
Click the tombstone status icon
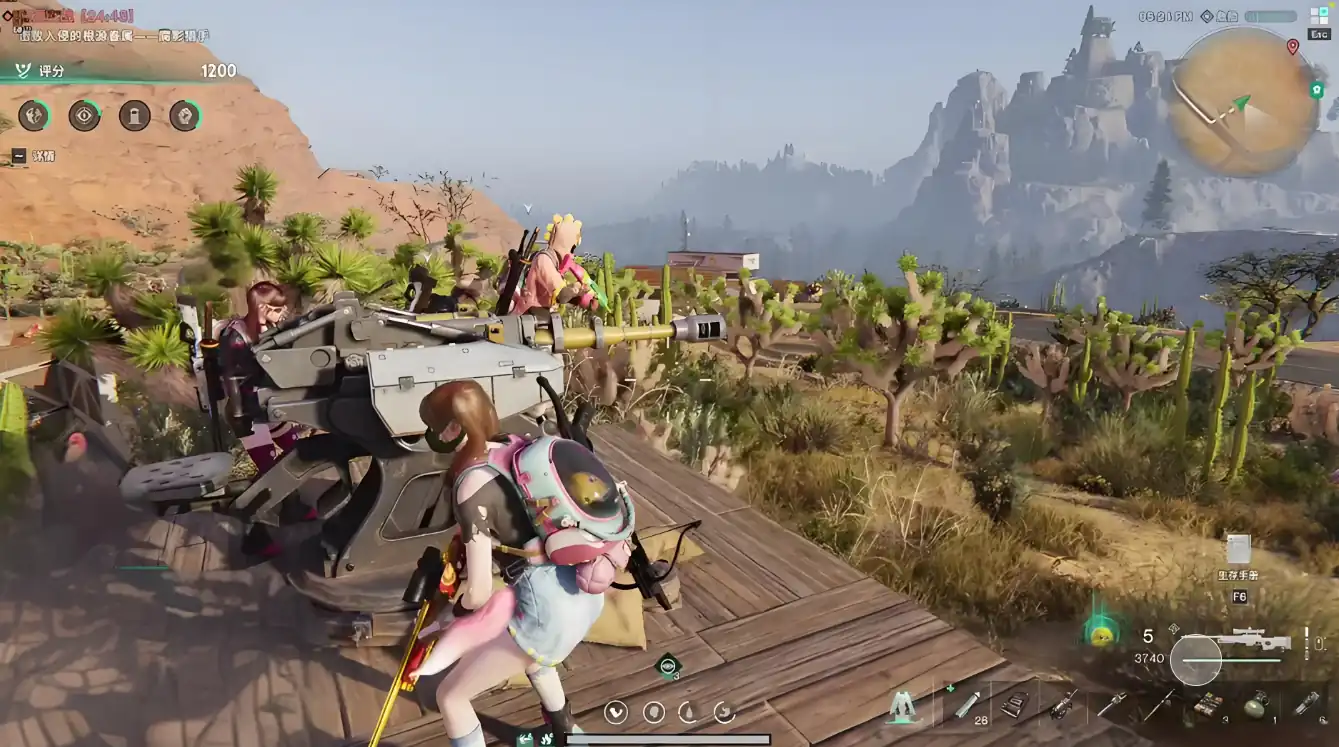(134, 116)
